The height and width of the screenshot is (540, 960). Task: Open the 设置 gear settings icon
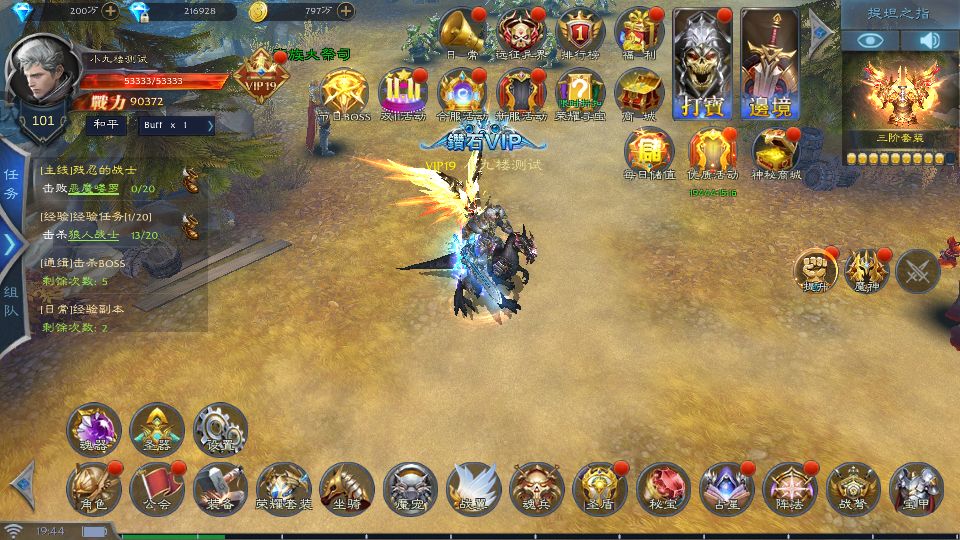click(x=220, y=430)
